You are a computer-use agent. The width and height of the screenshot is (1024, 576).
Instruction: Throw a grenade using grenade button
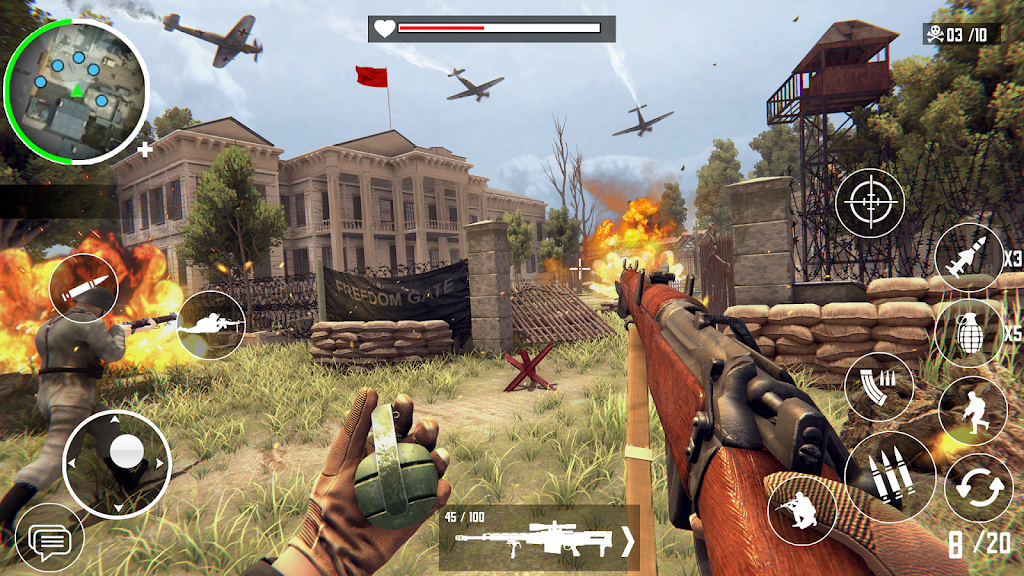click(x=966, y=333)
